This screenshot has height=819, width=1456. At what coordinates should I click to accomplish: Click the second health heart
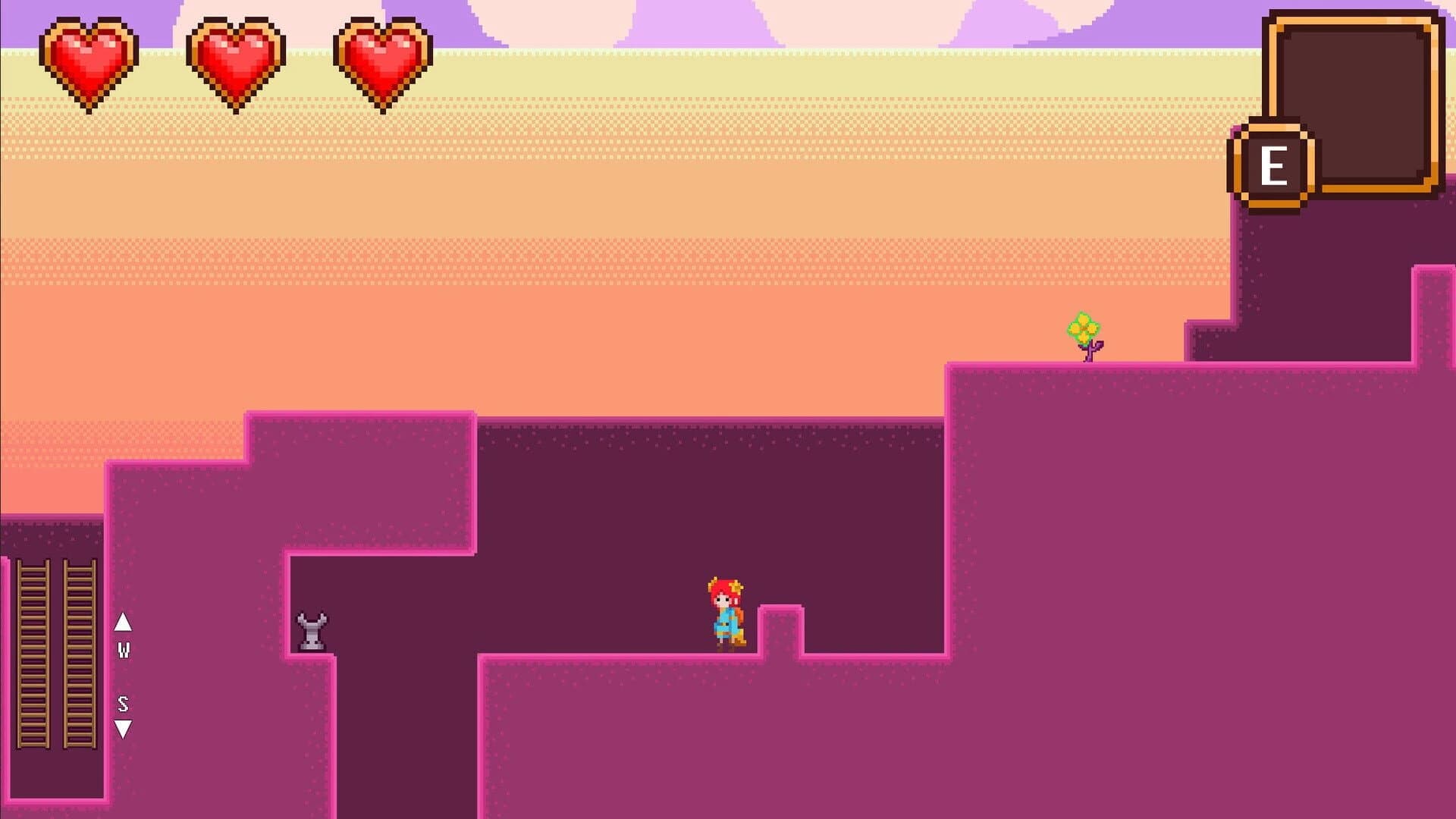click(x=235, y=59)
